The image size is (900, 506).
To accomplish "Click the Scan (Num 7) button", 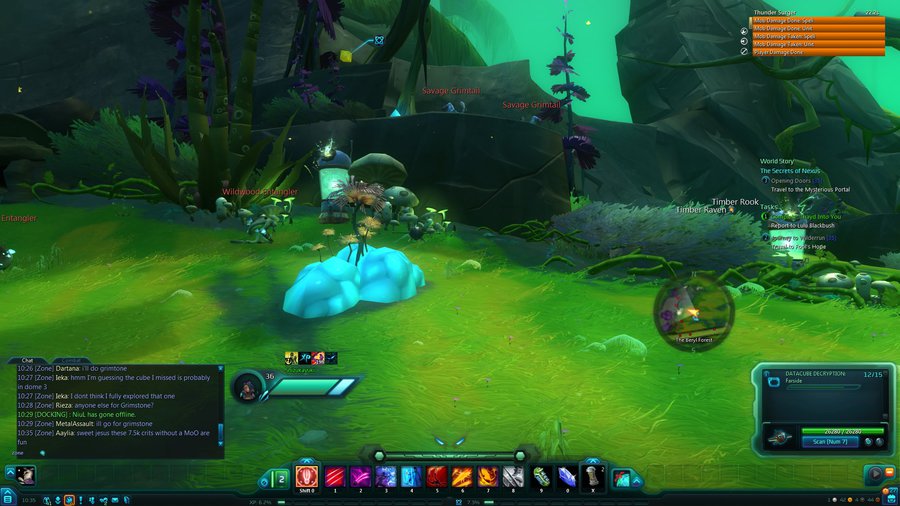I will pos(830,441).
